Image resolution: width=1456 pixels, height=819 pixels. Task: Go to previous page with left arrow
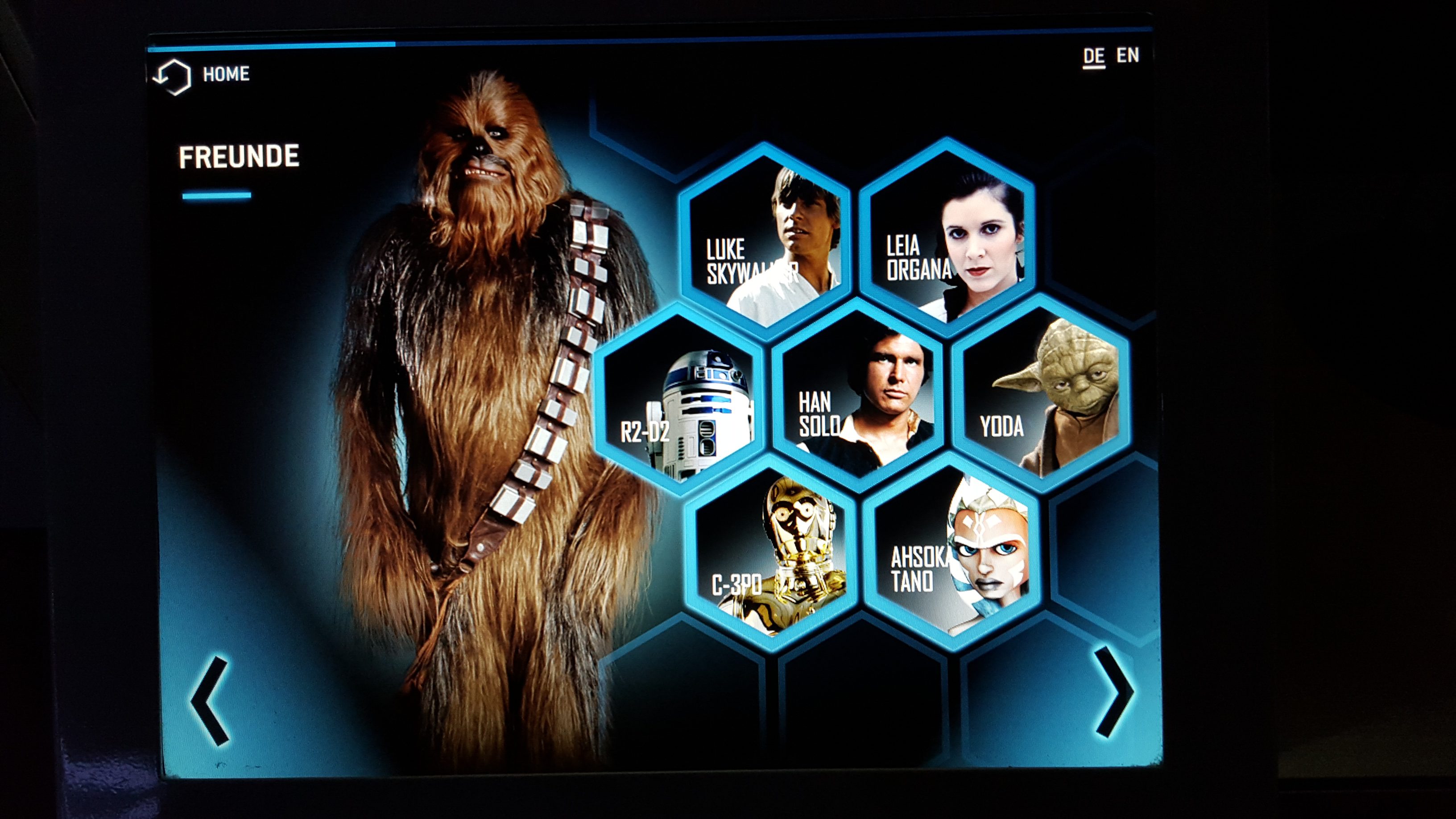[210, 700]
